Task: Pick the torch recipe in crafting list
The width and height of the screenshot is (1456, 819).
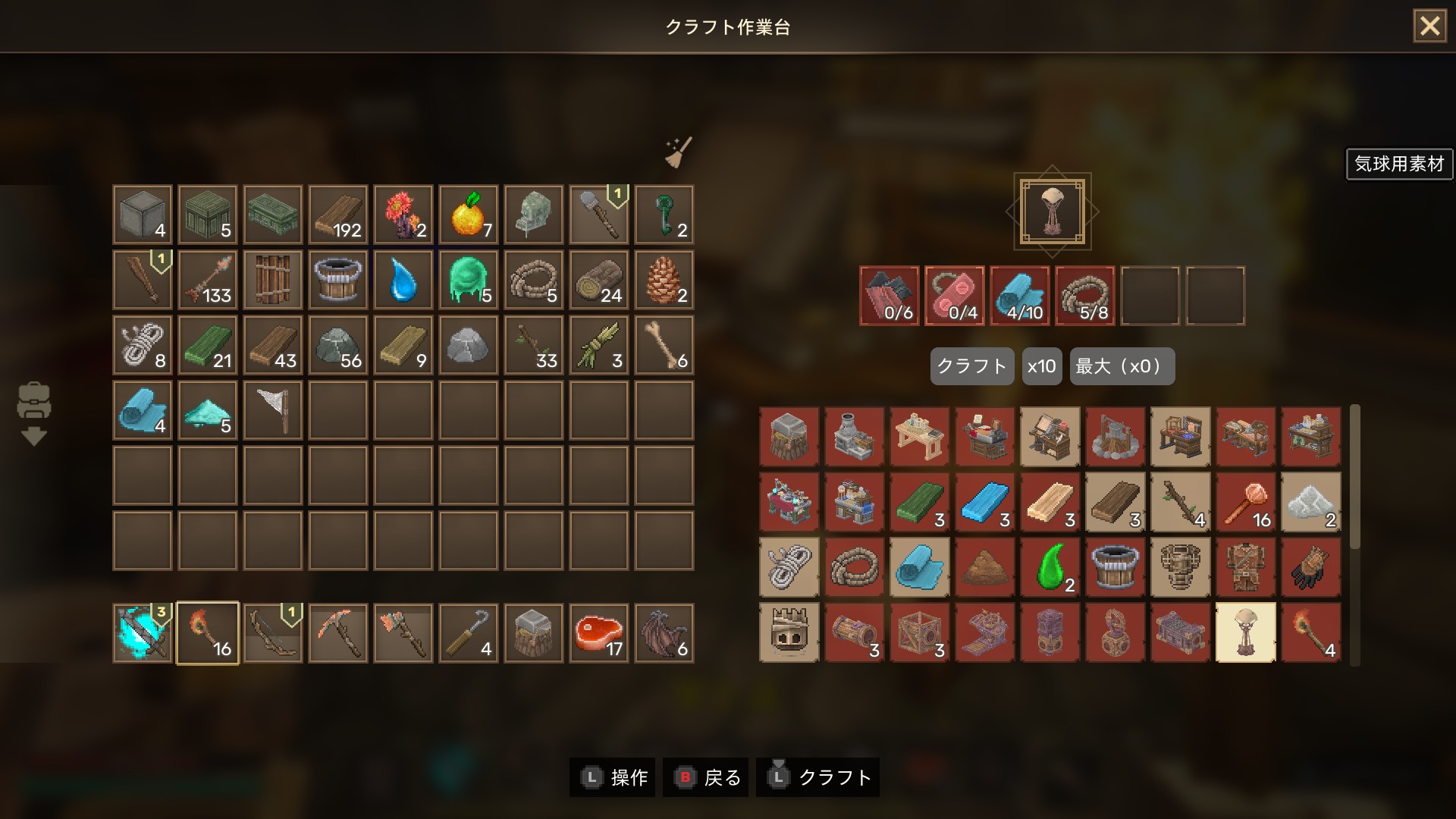Action: (1310, 632)
